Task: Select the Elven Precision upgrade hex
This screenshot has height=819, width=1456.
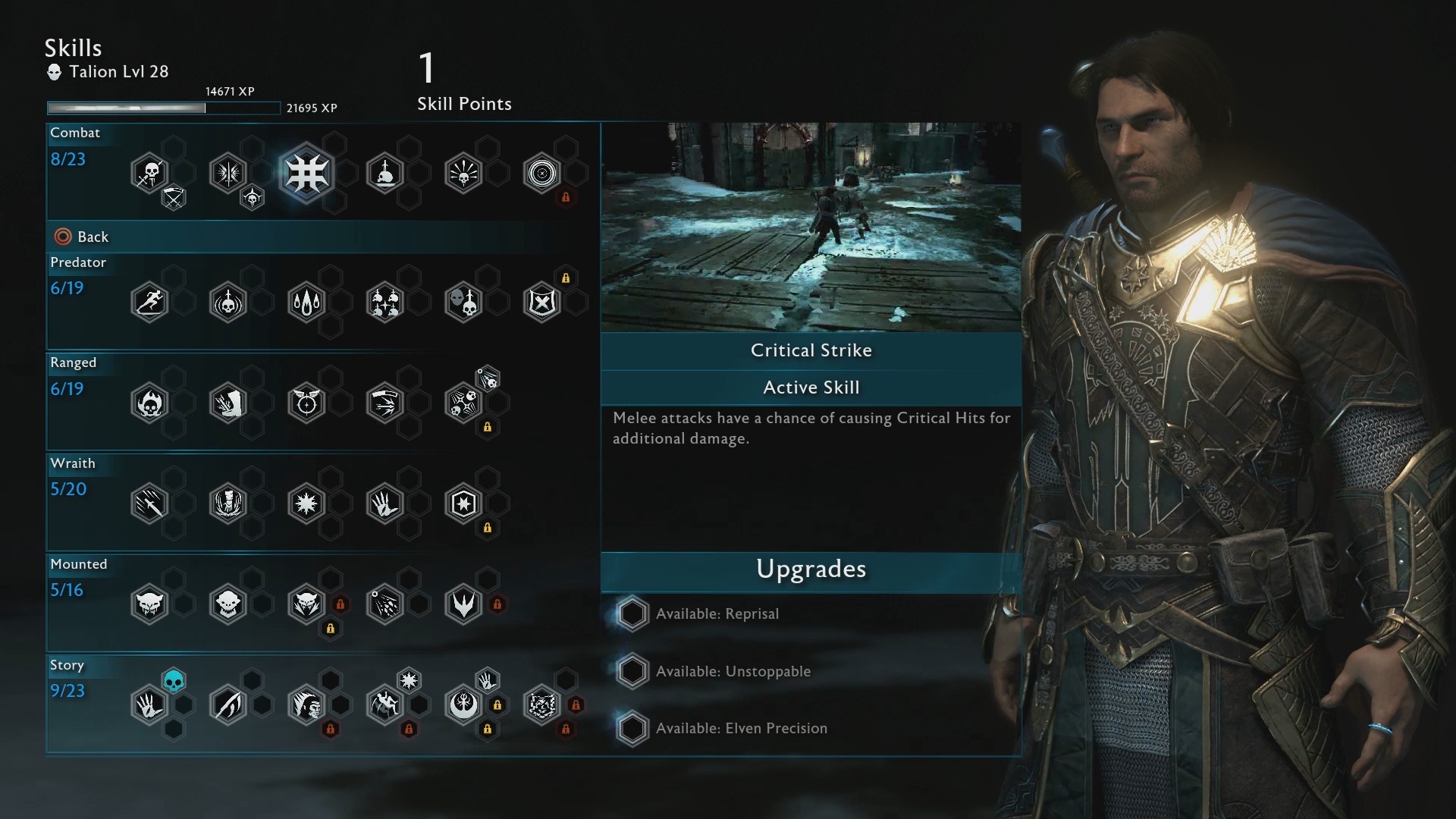Action: [632, 728]
